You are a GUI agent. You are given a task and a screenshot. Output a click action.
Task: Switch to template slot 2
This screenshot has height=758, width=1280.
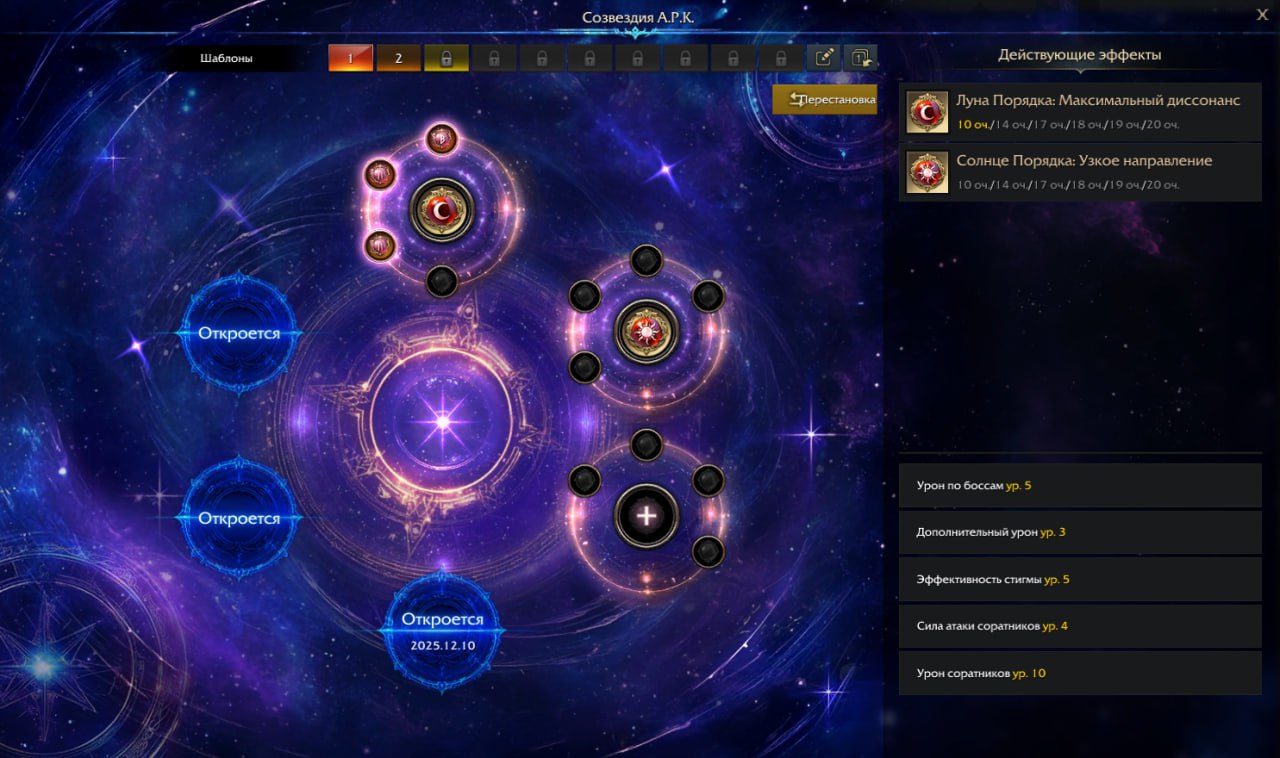(x=398, y=58)
